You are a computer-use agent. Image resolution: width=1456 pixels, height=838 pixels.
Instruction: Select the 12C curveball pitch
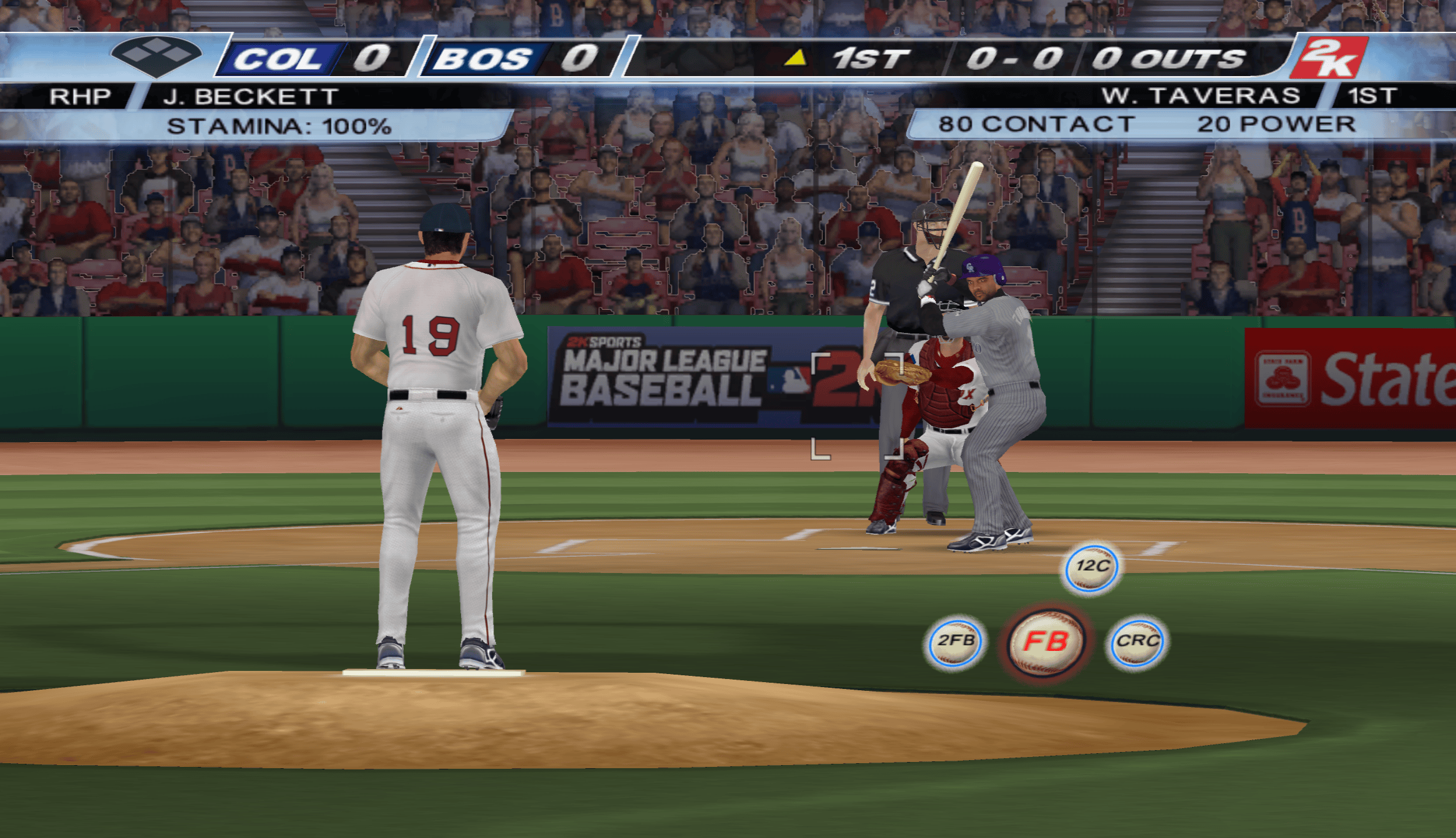click(x=1092, y=567)
